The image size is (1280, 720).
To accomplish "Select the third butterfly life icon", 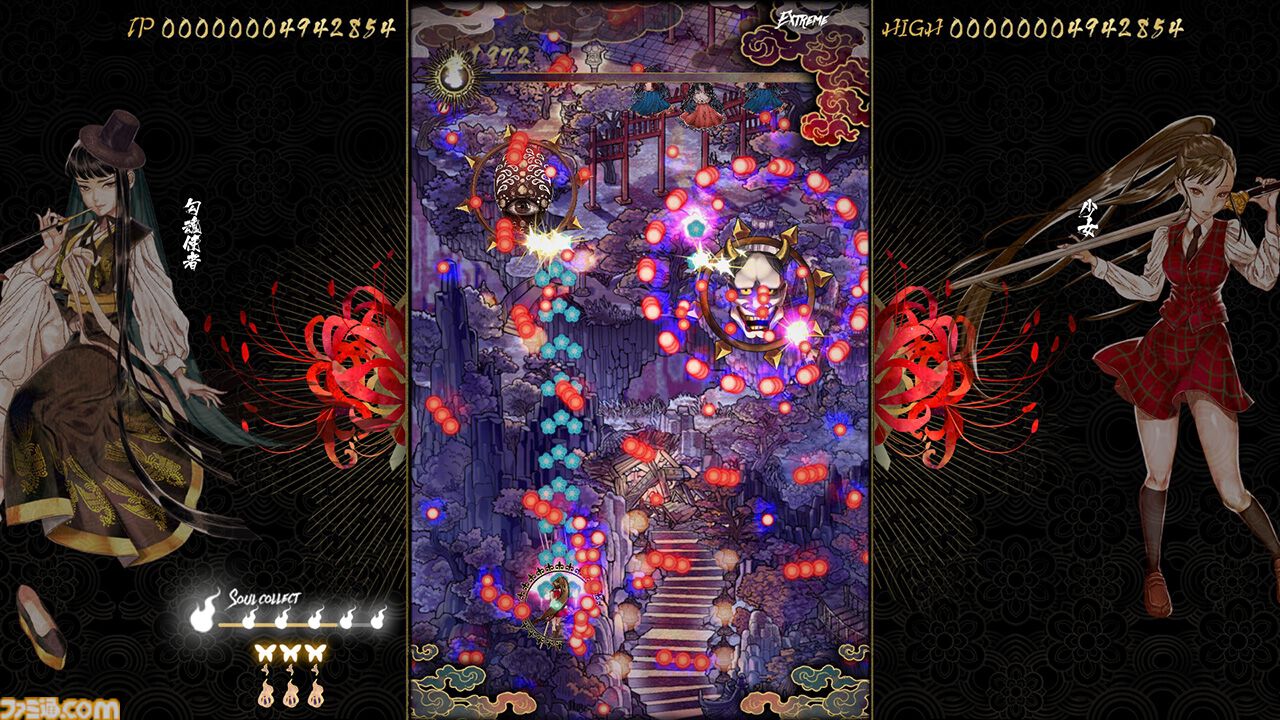I will coord(316,652).
